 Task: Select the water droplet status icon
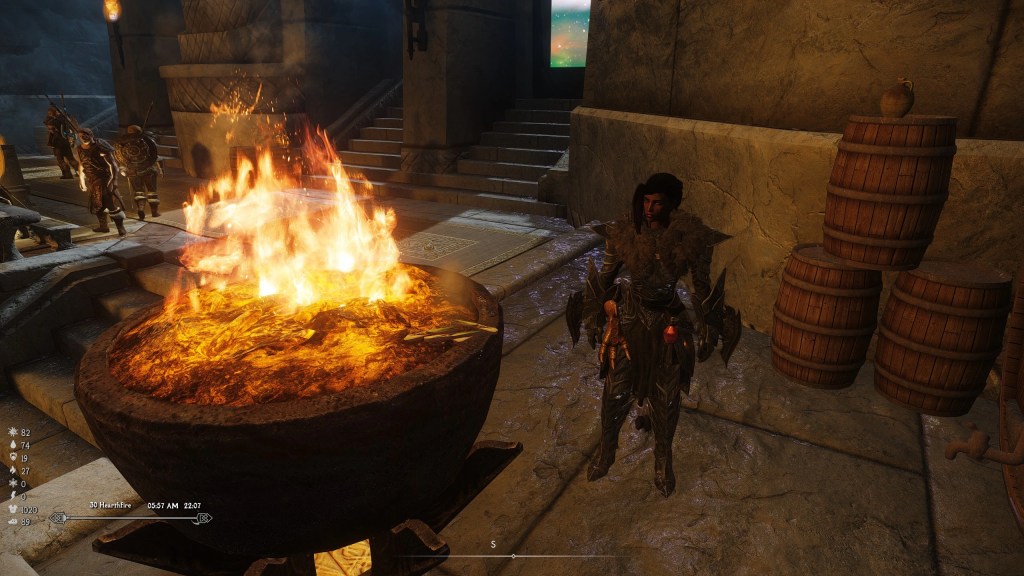pos(11,444)
